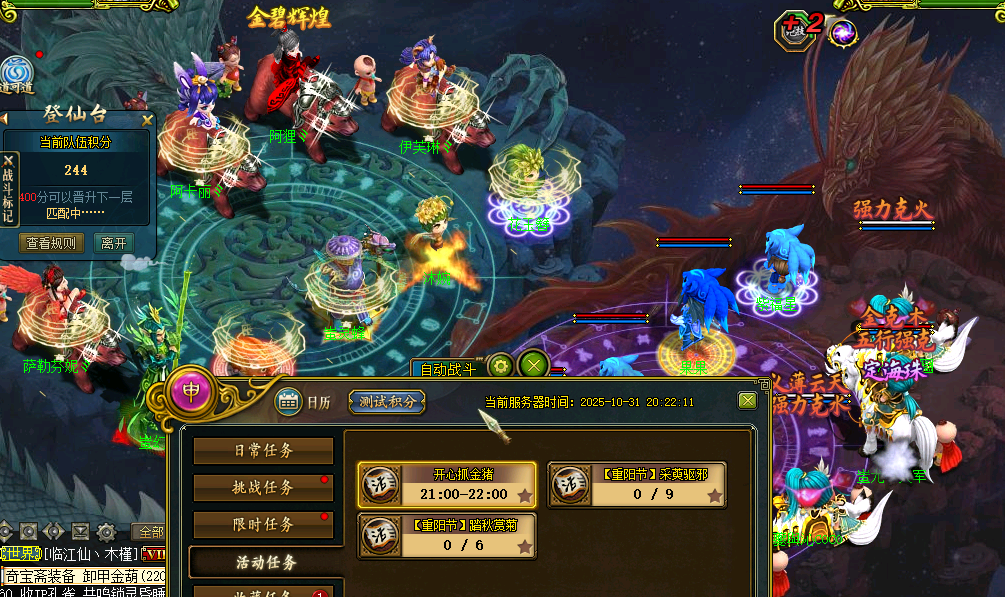This screenshot has height=597, width=1005.
Task: Select the 踏秋赏菊 Chongyang task
Action: [x=446, y=536]
